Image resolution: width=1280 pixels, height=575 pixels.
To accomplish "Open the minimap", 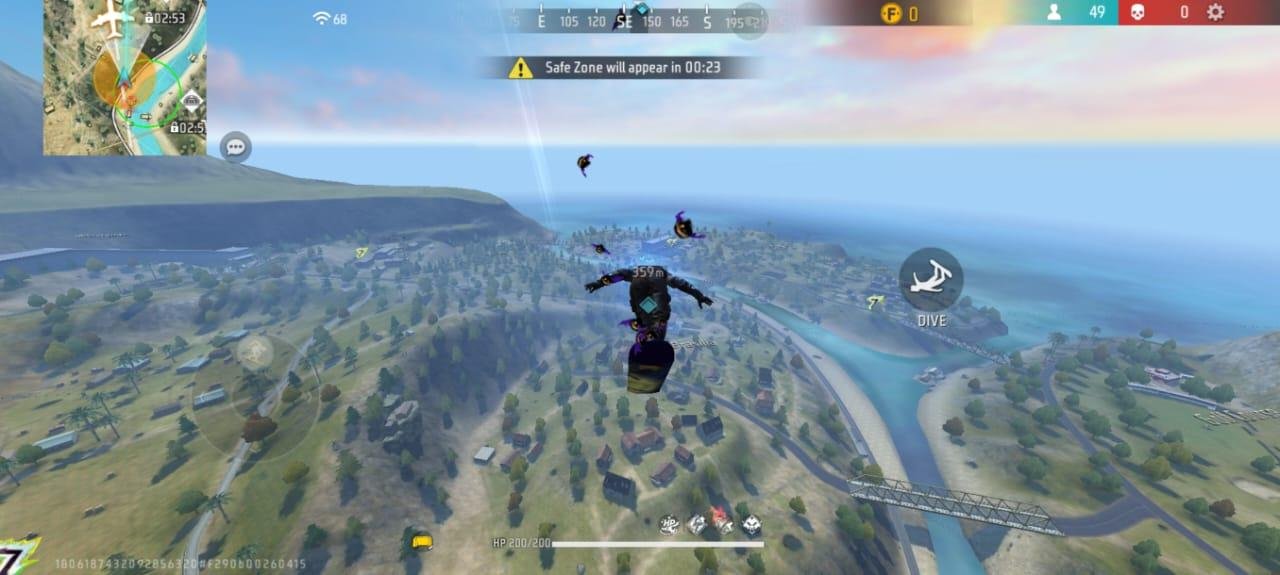I will (125, 77).
